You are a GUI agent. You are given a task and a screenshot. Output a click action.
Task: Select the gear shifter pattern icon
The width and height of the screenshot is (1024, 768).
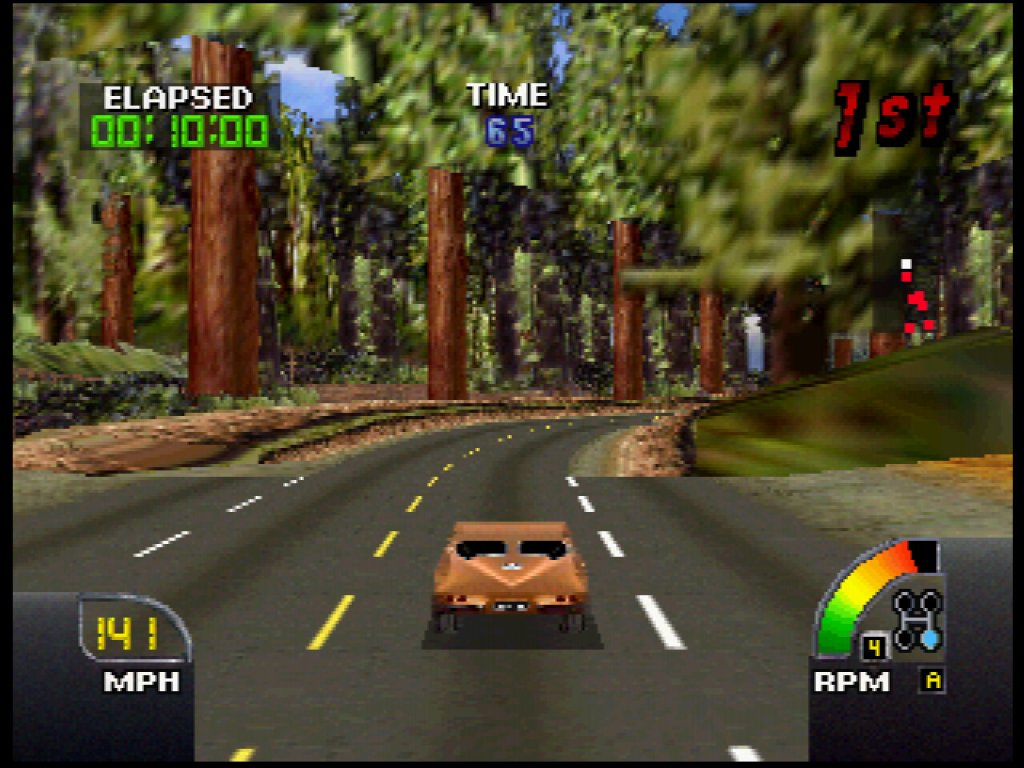917,620
